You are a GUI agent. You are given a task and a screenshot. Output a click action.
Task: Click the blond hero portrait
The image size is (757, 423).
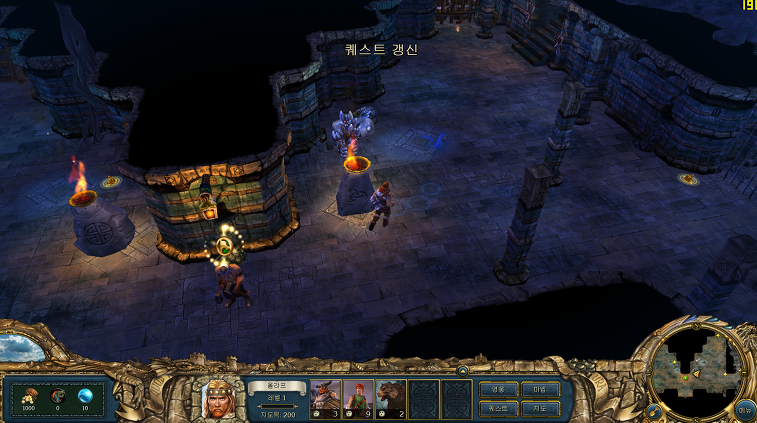pos(217,399)
